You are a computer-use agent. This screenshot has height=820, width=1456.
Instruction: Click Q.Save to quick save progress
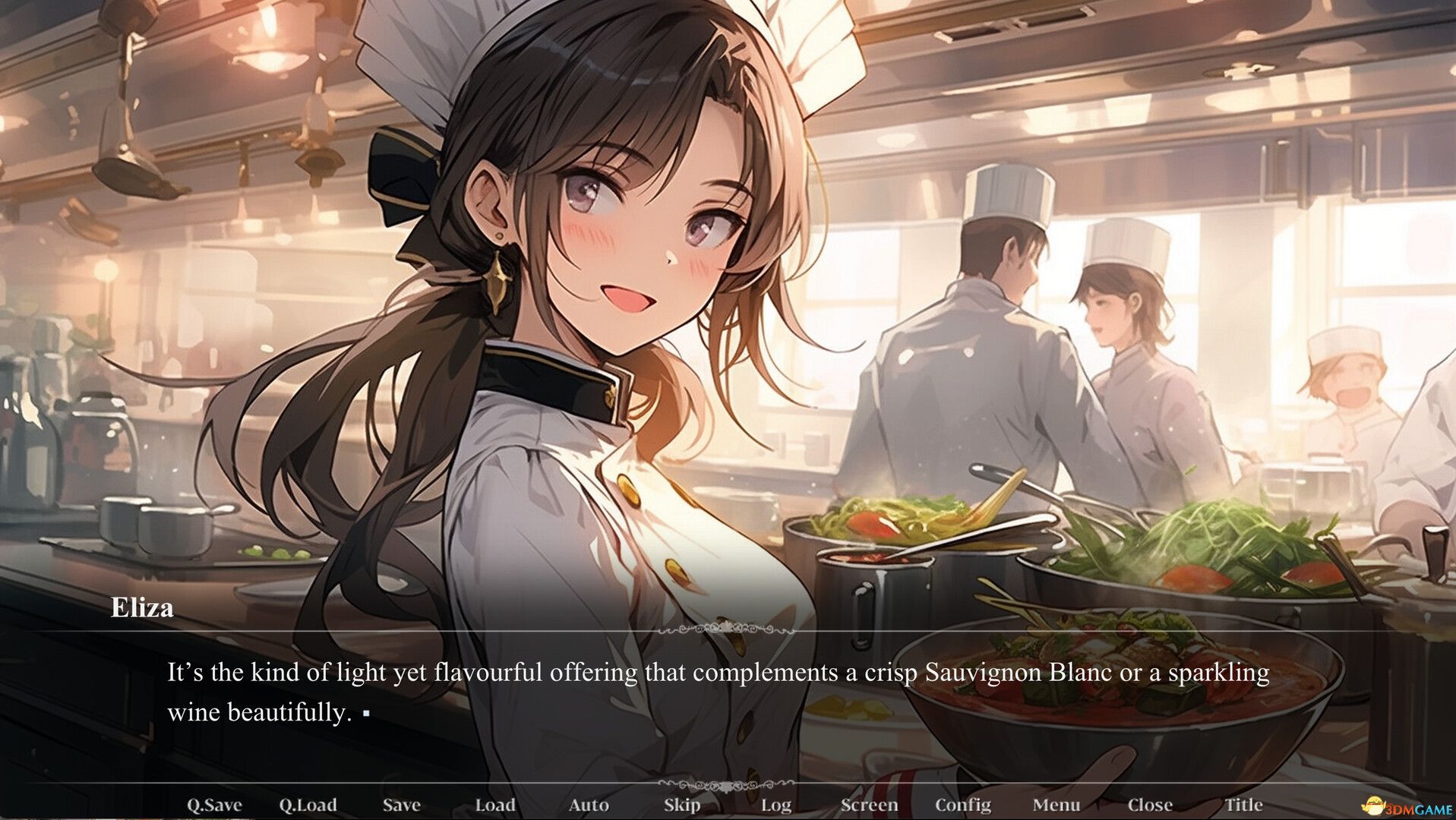pyautogui.click(x=215, y=804)
